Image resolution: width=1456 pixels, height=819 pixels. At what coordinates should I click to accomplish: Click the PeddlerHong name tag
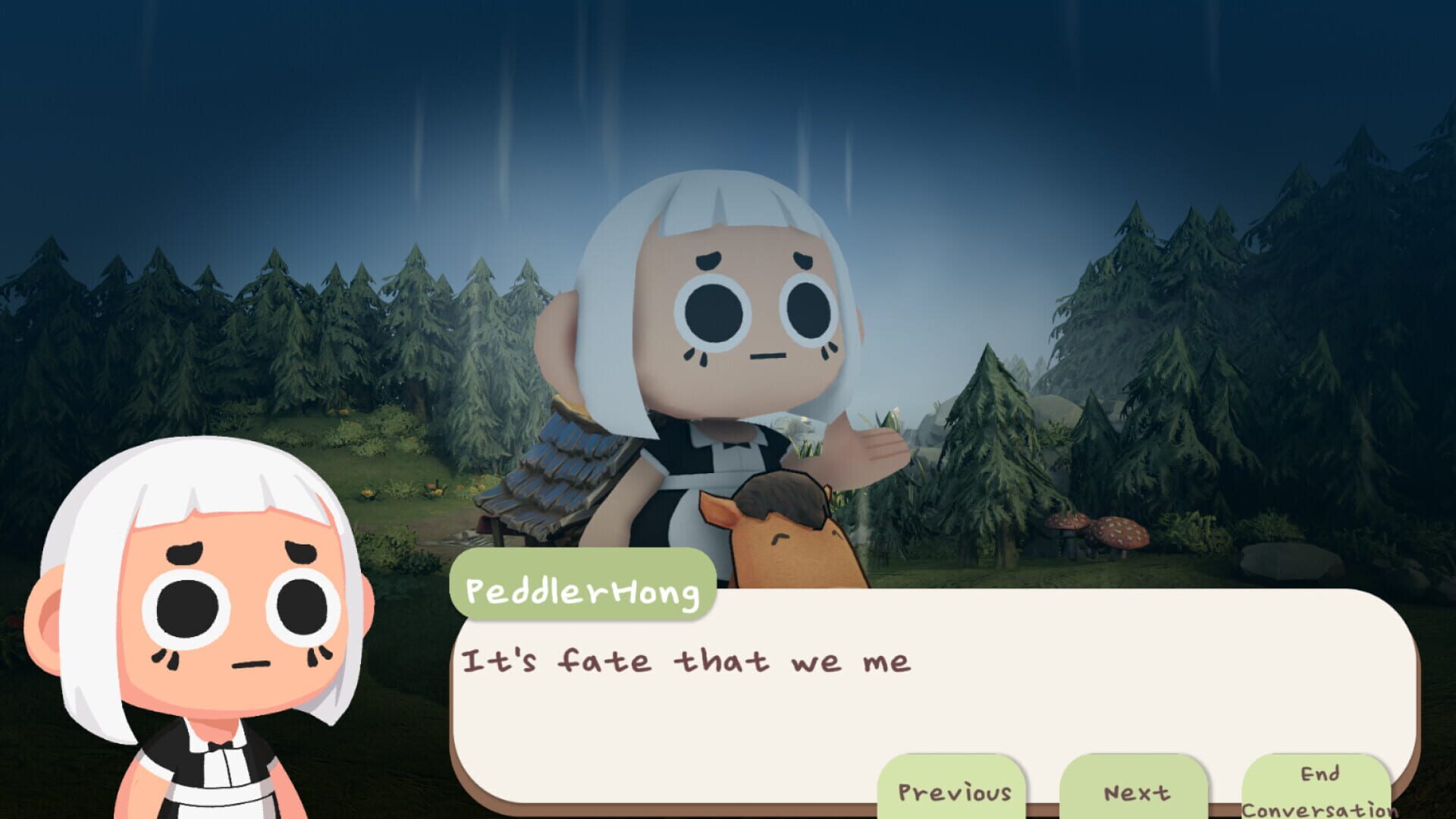click(x=584, y=596)
